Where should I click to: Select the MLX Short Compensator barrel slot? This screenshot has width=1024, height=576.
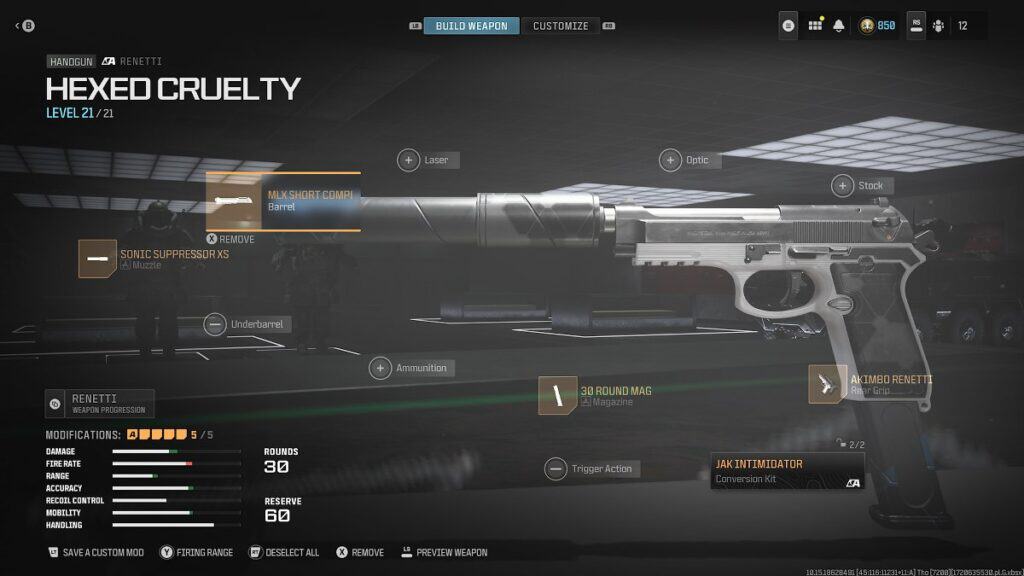[x=283, y=201]
